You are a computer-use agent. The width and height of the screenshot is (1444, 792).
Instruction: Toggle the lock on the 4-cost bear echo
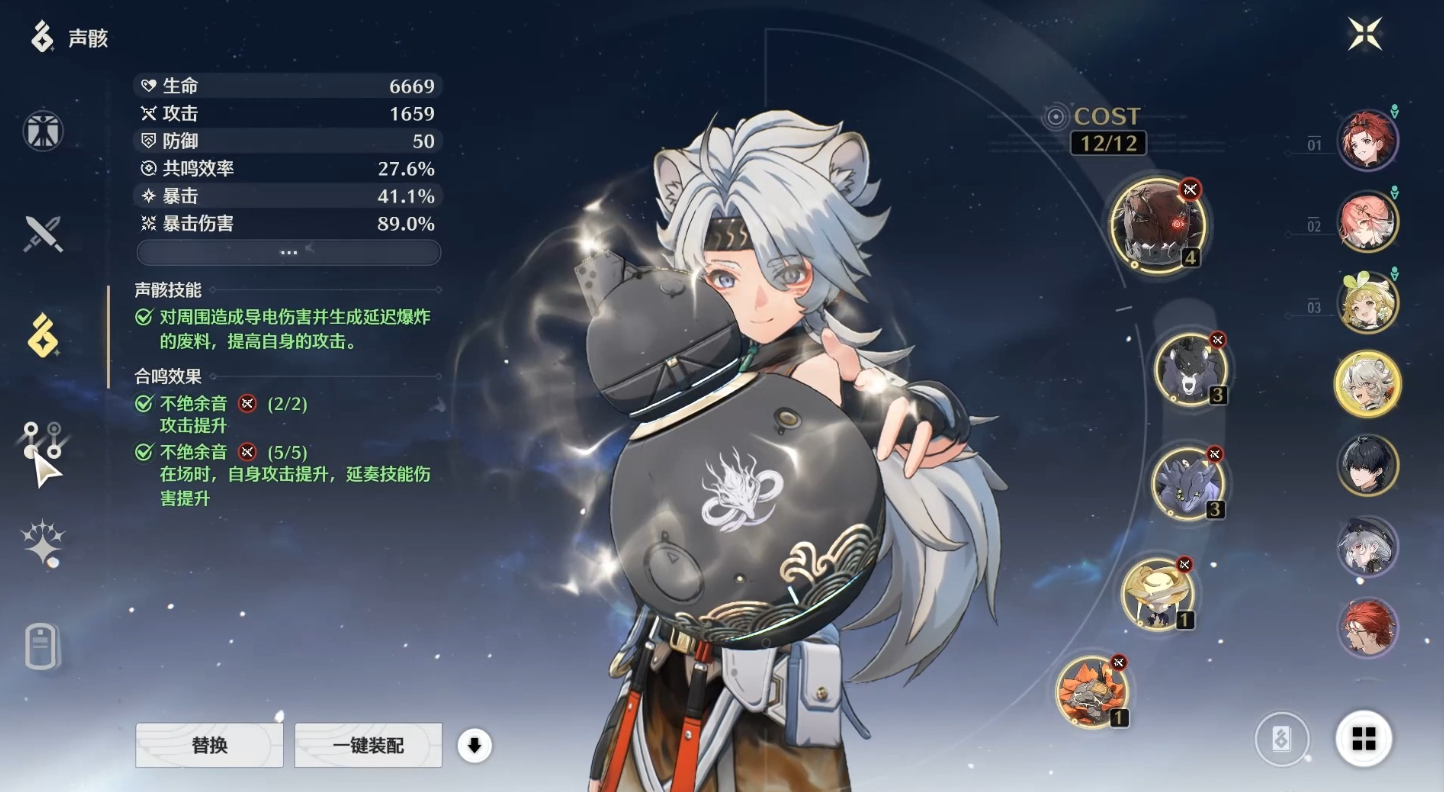pyautogui.click(x=1189, y=191)
